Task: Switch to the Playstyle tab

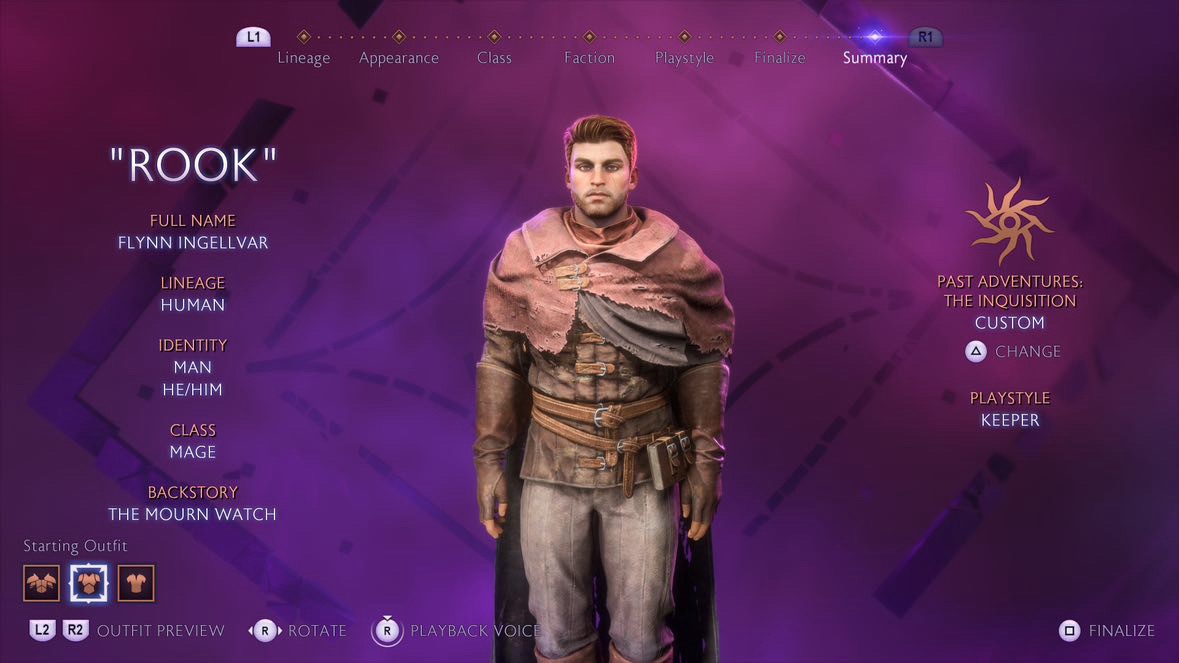Action: tap(684, 57)
